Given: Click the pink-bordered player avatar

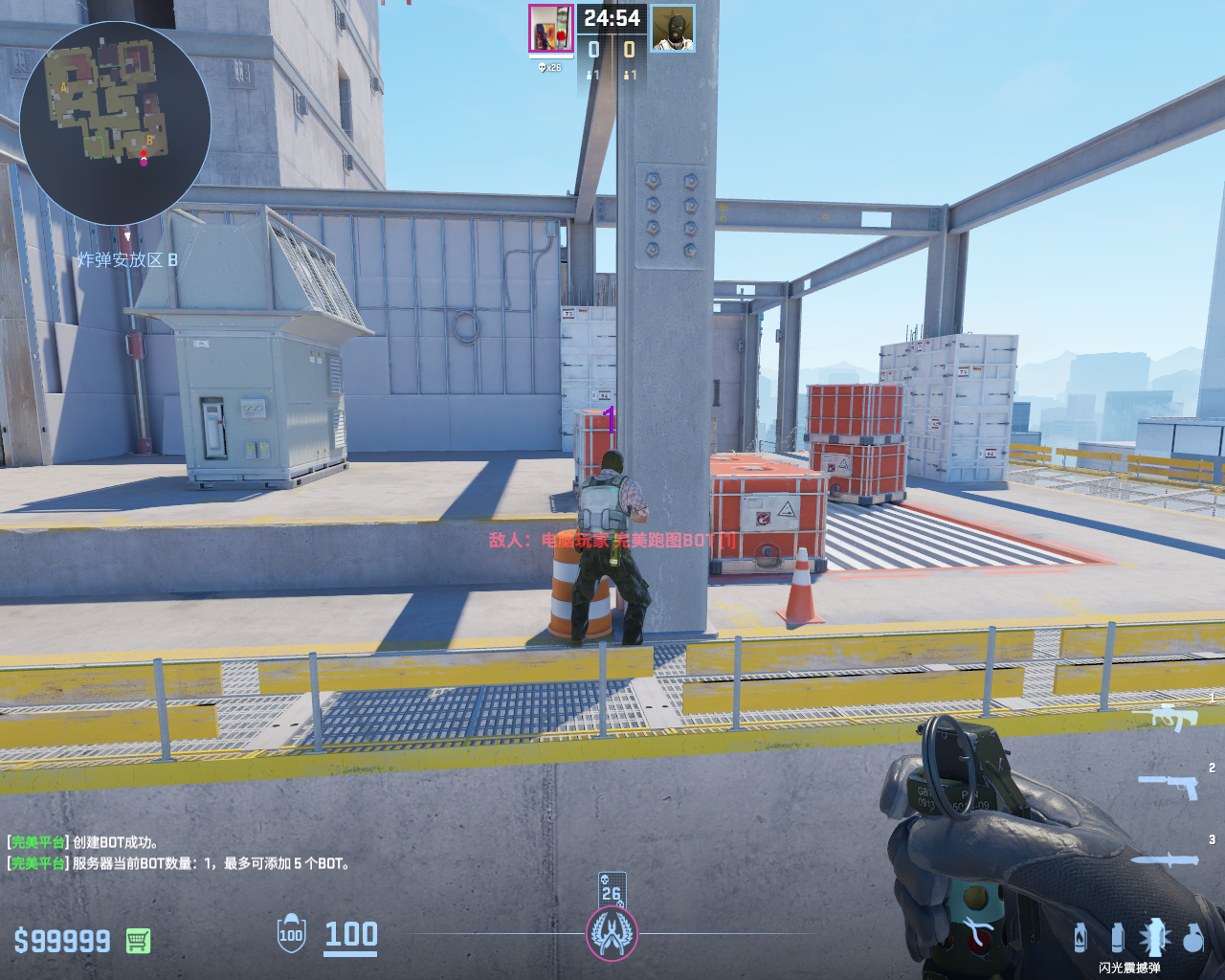Looking at the screenshot, I should (551, 29).
